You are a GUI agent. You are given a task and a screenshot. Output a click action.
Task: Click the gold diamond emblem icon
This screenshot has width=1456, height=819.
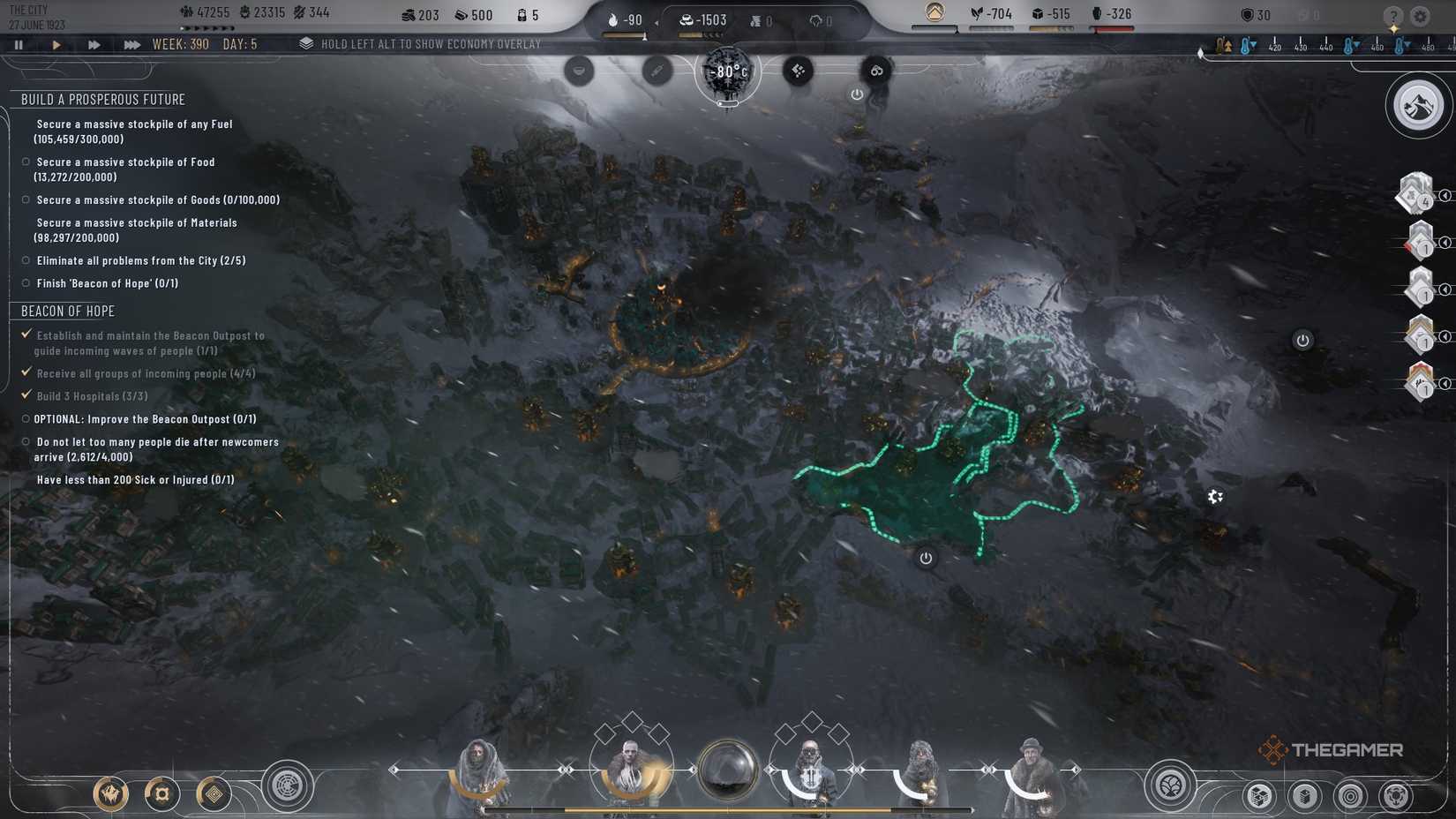[214, 793]
